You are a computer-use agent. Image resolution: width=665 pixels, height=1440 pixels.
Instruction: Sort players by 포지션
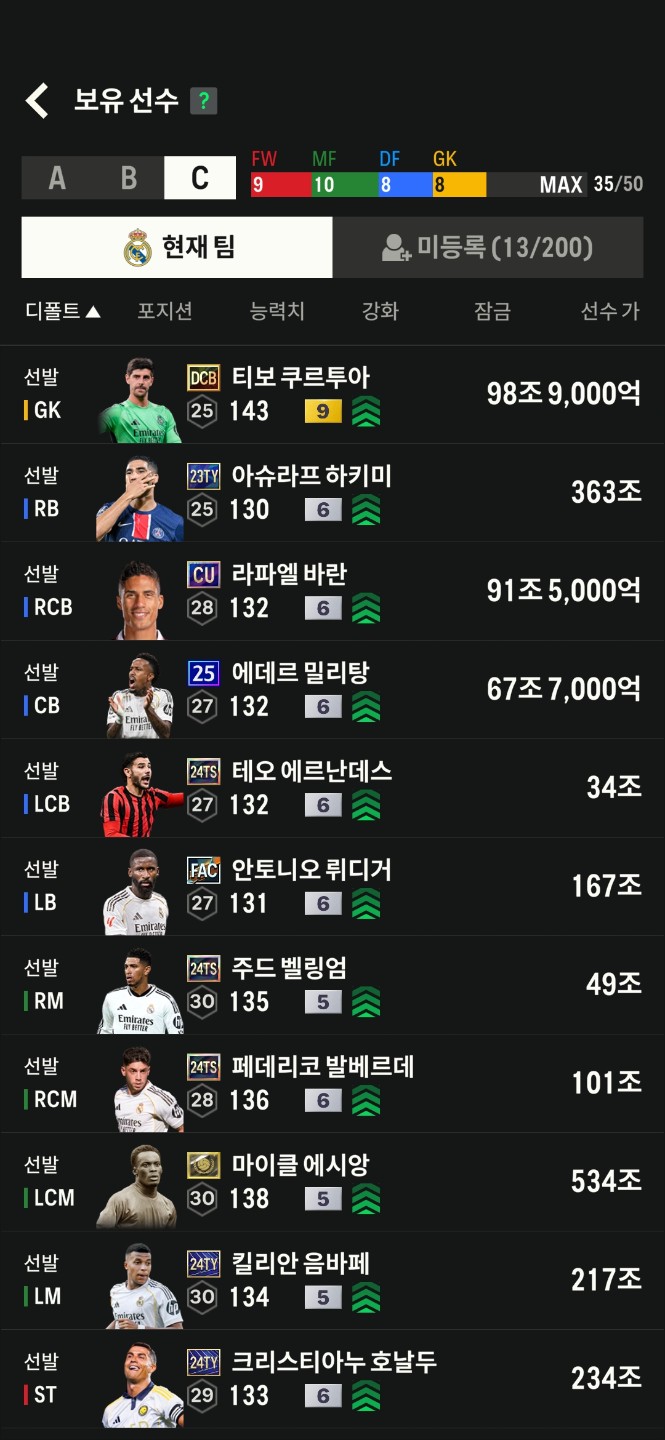coord(164,311)
